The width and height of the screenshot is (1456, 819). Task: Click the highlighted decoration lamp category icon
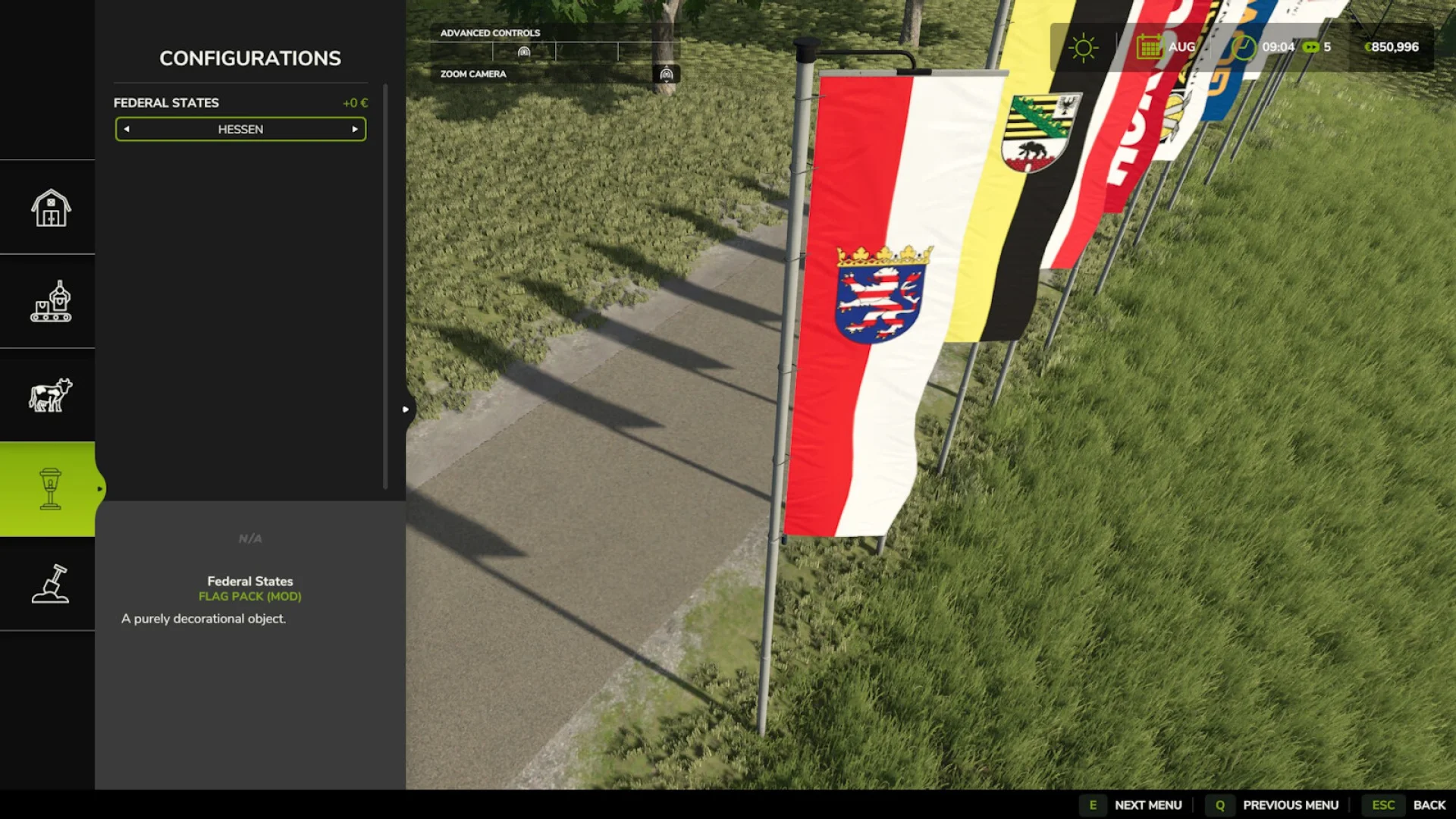[x=49, y=489]
